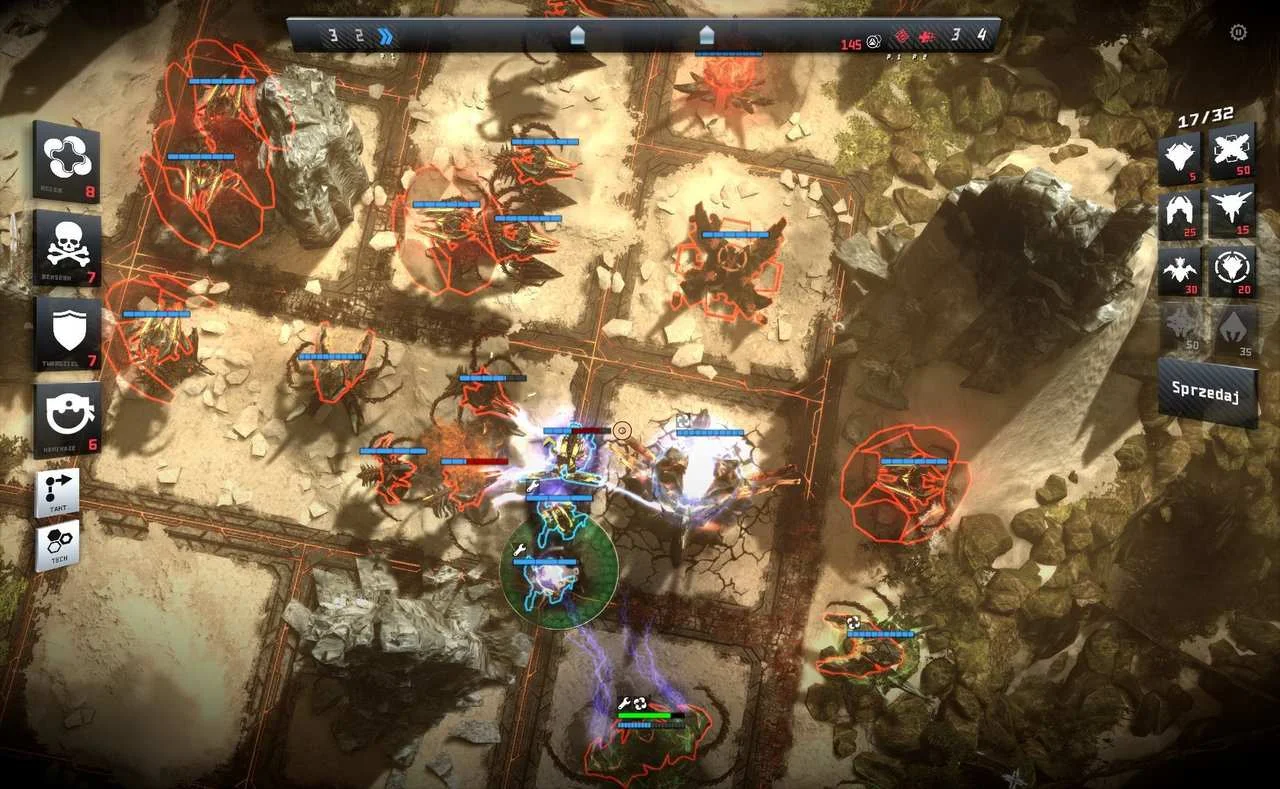The height and width of the screenshot is (789, 1280).
Task: Activate the skull and crossbones Berserk ability
Action: tap(67, 247)
